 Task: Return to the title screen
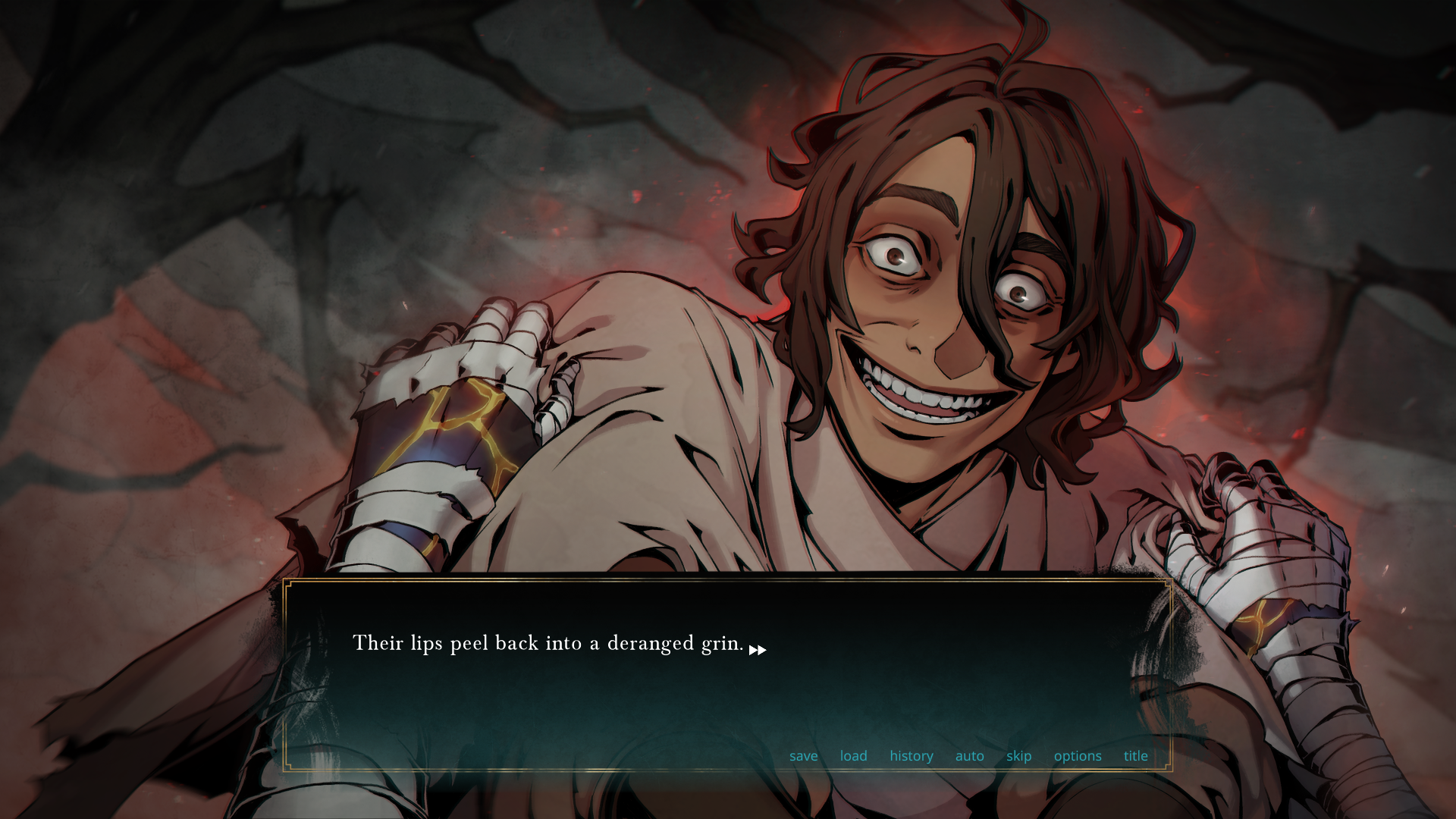(1135, 756)
